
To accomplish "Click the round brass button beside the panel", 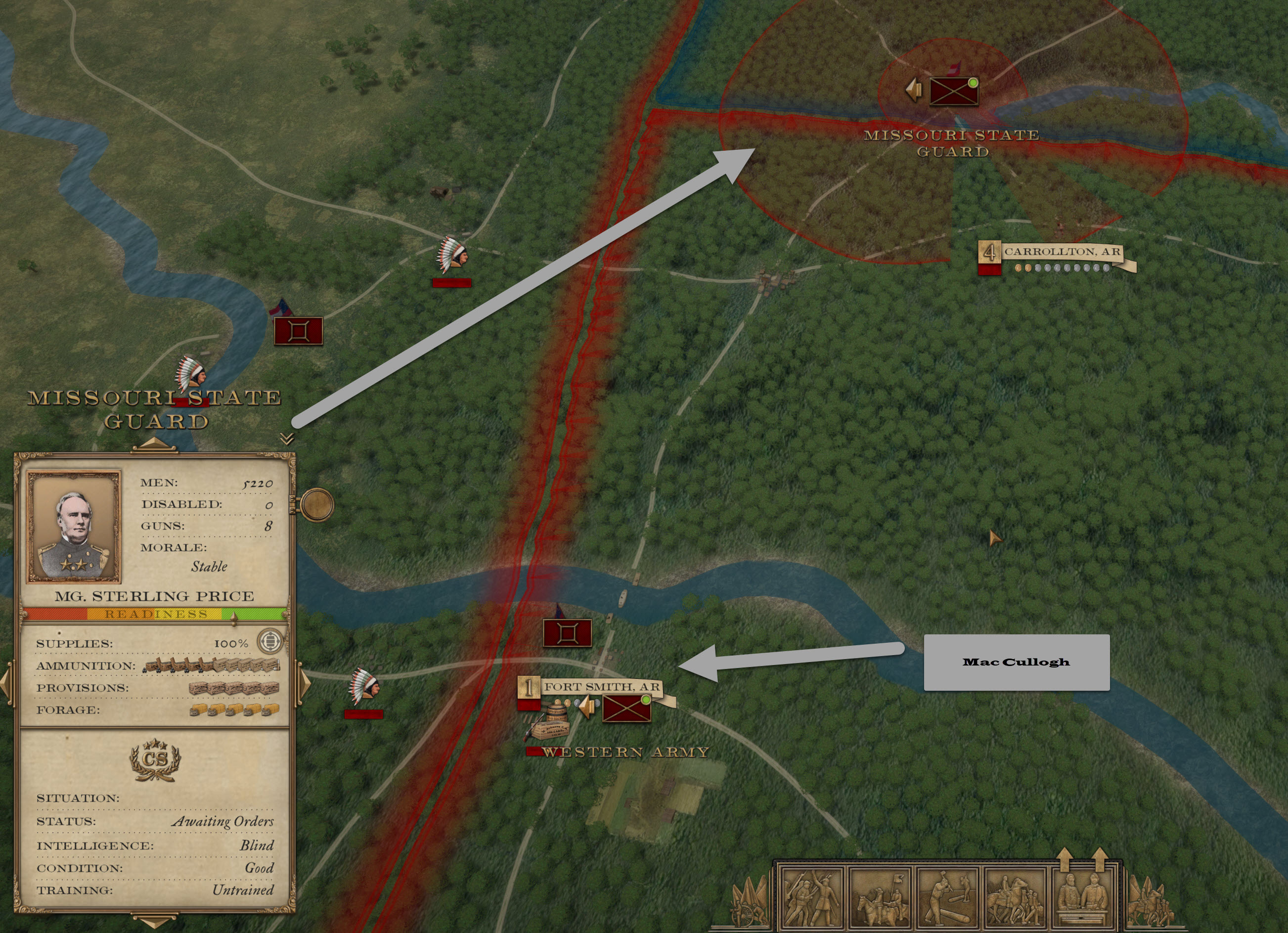I will [317, 504].
